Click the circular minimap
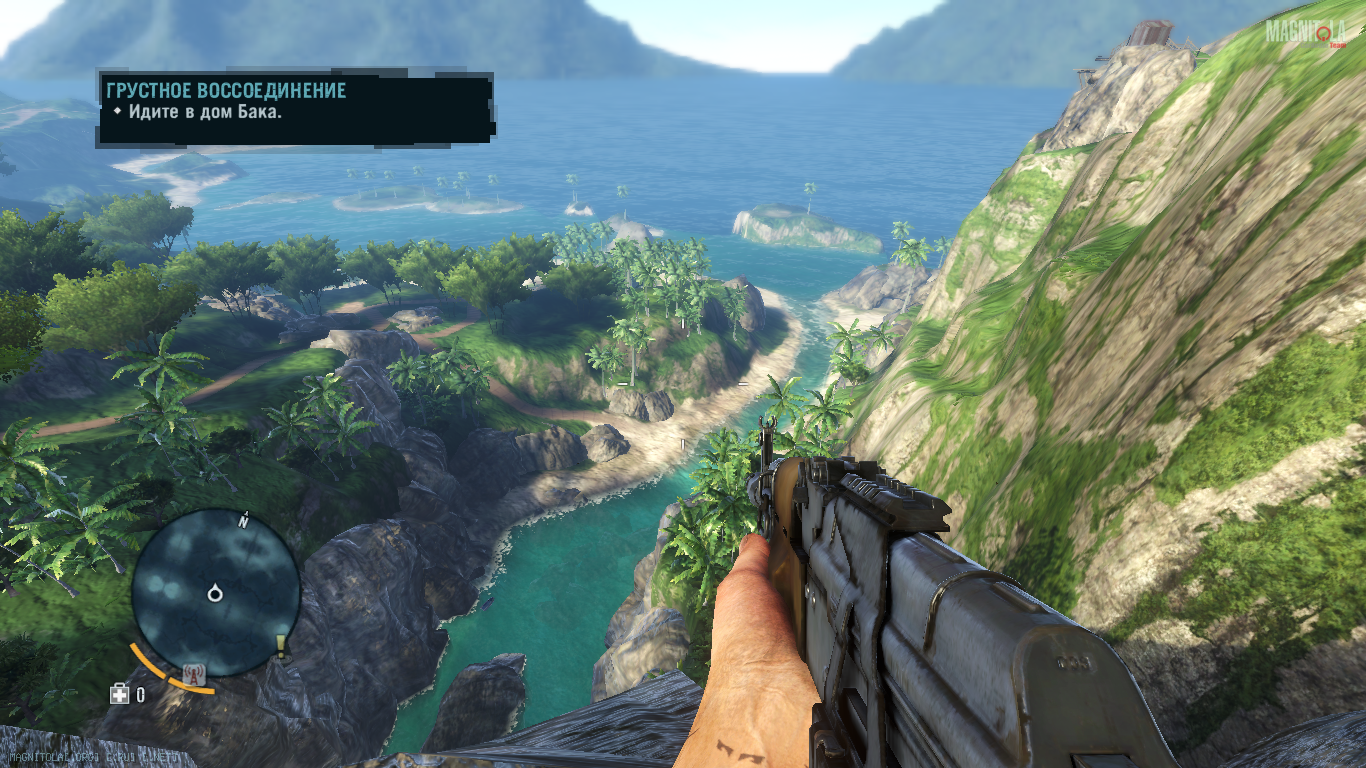The width and height of the screenshot is (1366, 768). pos(215,593)
